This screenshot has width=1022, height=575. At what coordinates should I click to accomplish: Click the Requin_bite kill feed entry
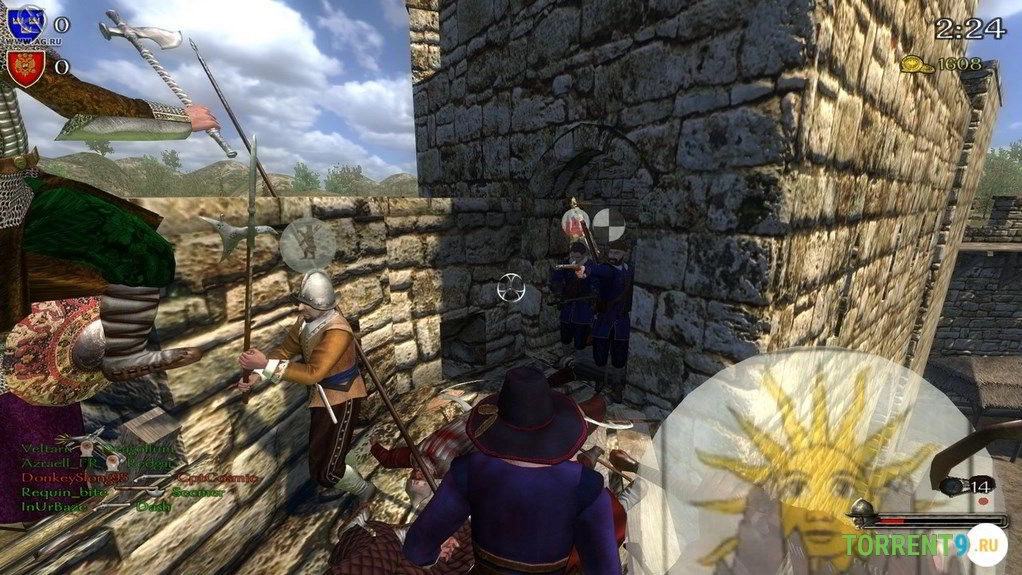tap(51, 492)
